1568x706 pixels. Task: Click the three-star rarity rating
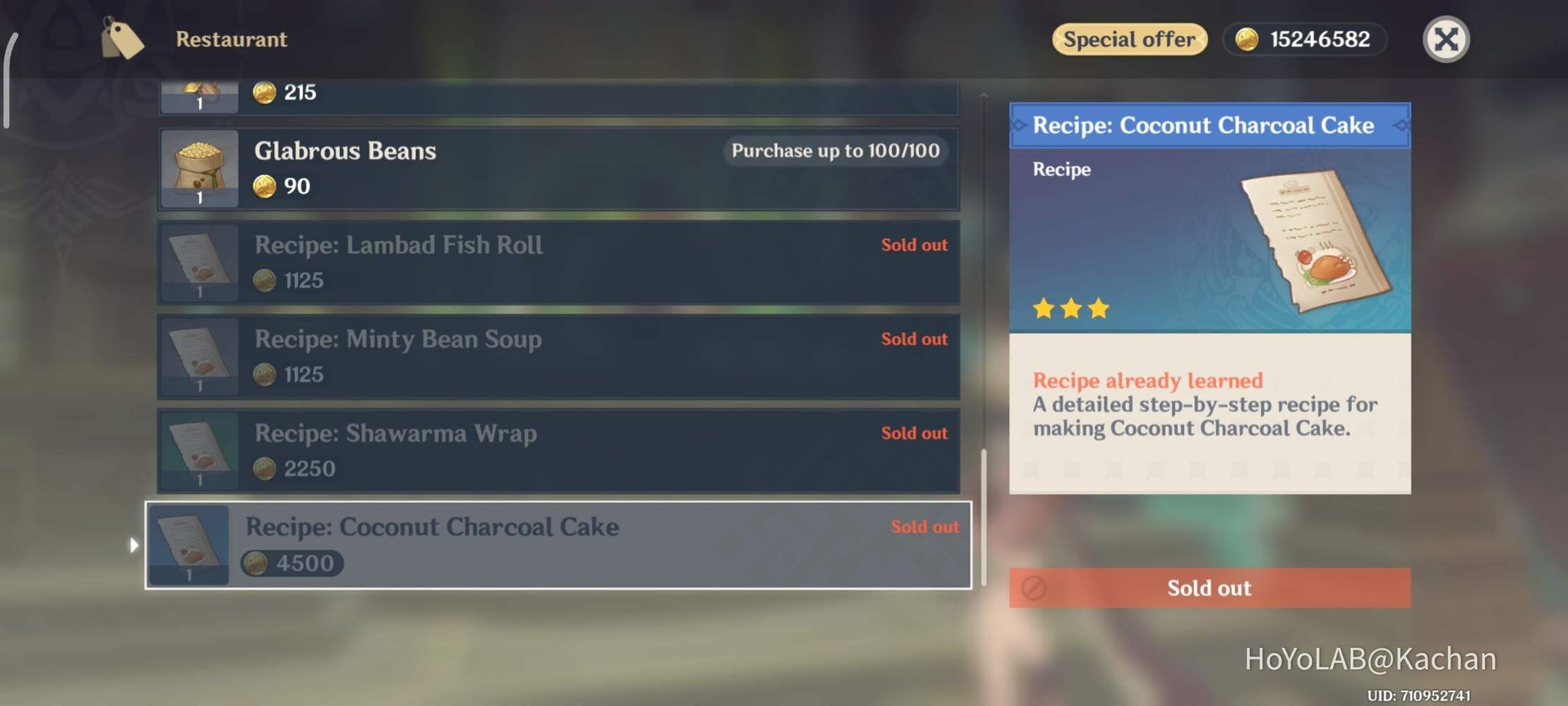1071,309
